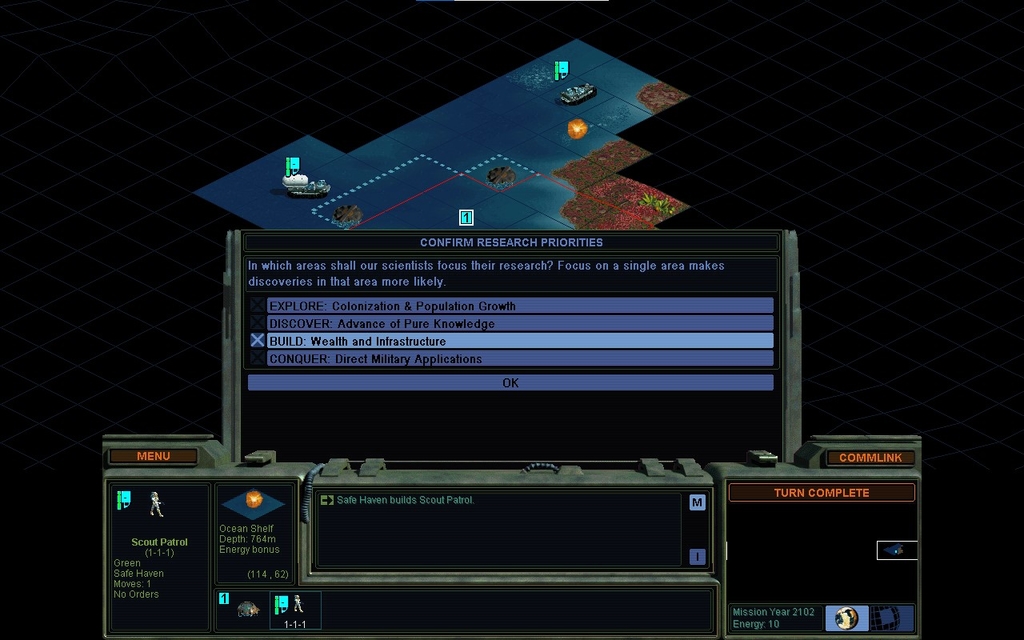
Task: Choose DISCOVER: Advance of Pure Knowledge
Action: point(510,324)
